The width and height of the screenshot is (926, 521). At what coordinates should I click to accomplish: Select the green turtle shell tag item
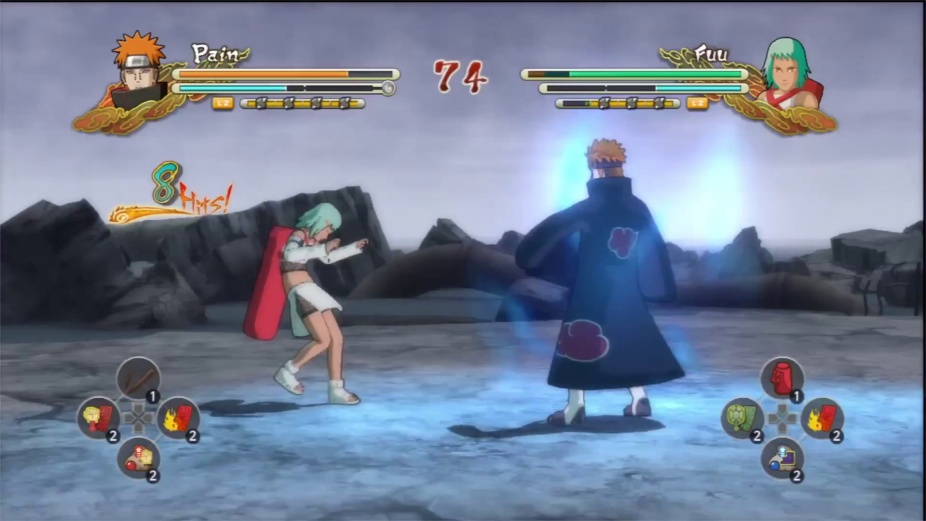[742, 418]
